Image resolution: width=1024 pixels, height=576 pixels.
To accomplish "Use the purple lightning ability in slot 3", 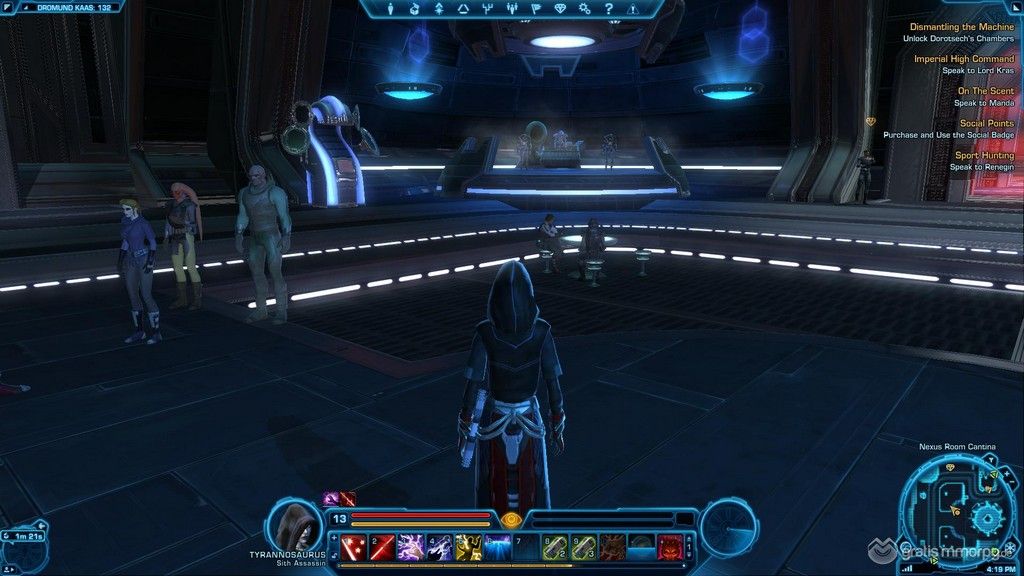I will click(411, 547).
